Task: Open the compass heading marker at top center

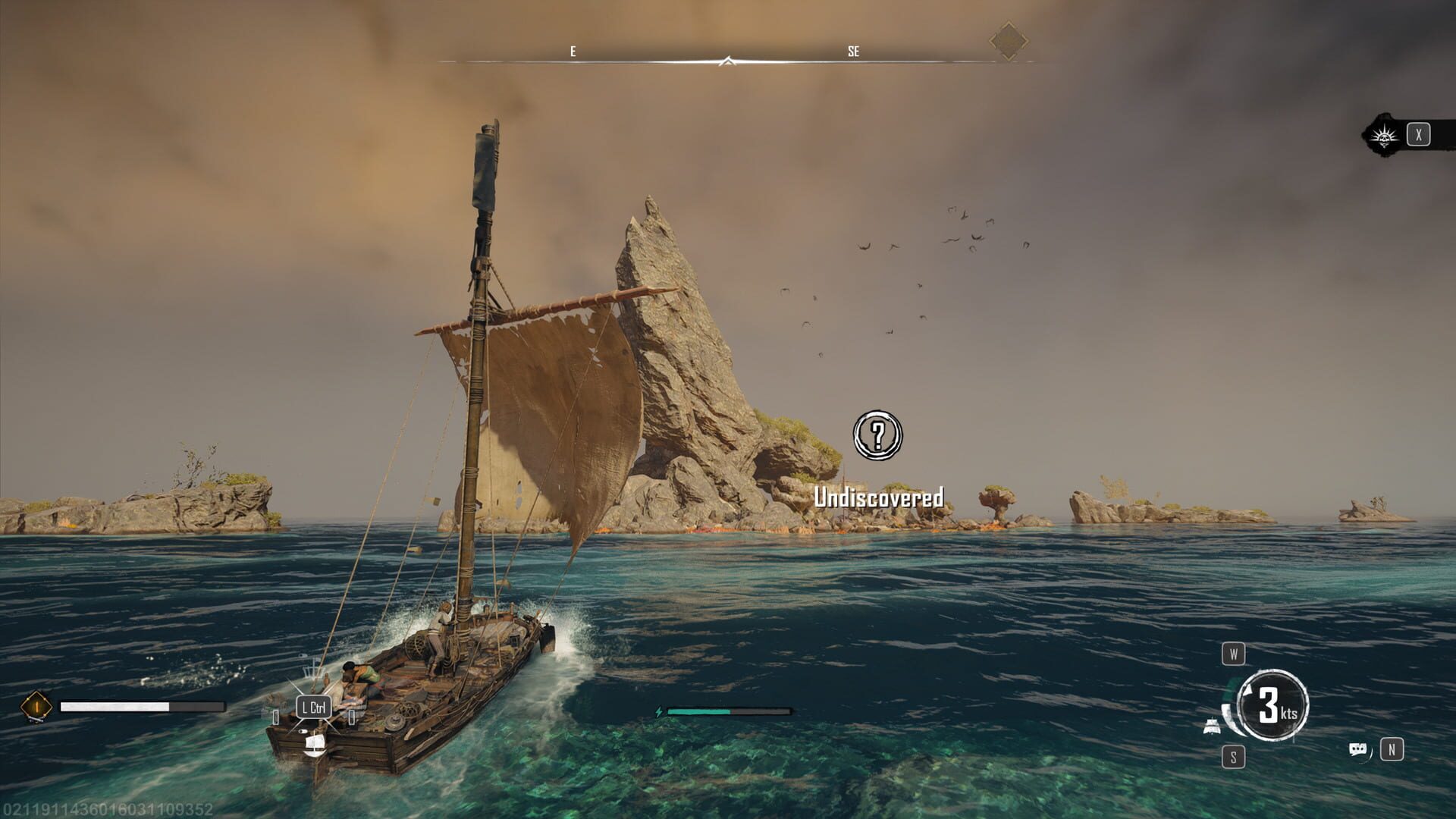Action: click(730, 59)
